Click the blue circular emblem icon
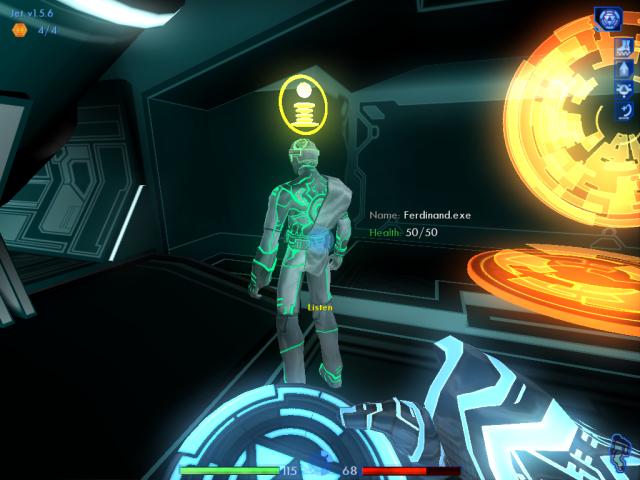The width and height of the screenshot is (640, 480). (x=608, y=18)
